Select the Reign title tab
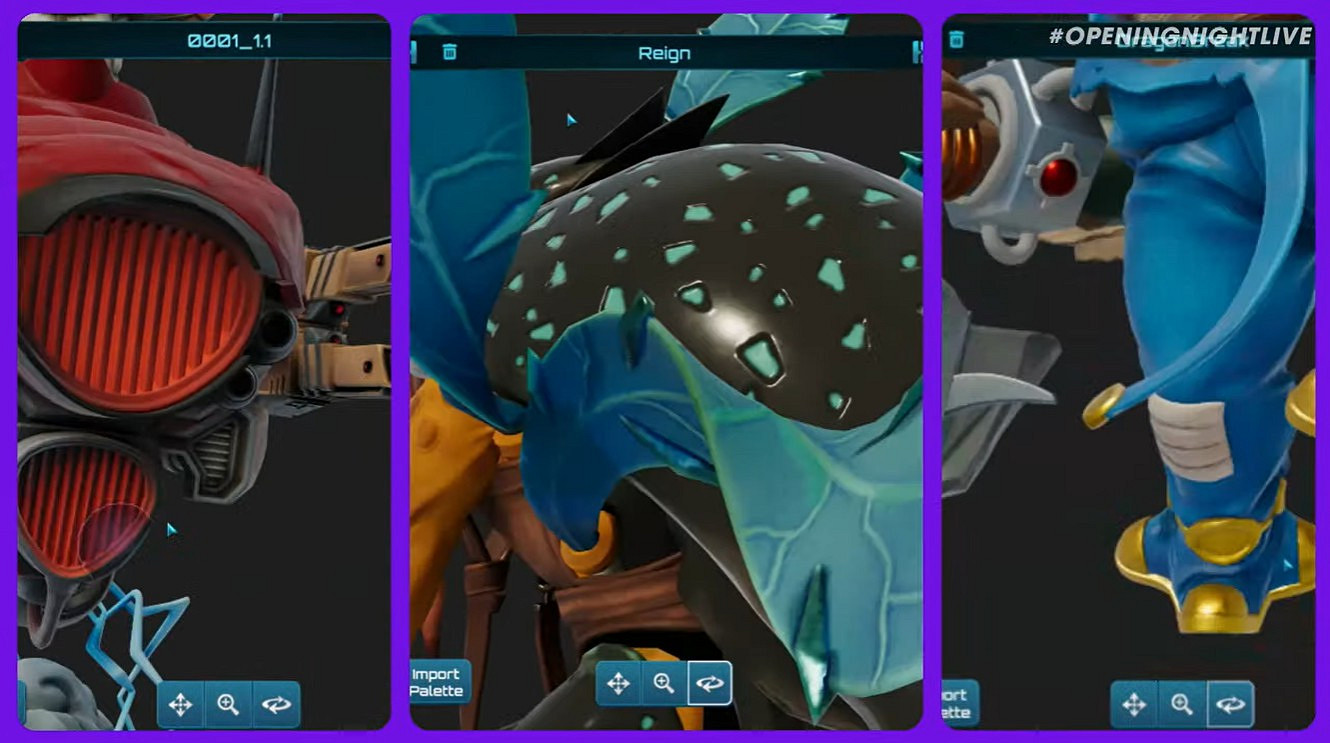This screenshot has width=1330, height=743. (x=666, y=53)
